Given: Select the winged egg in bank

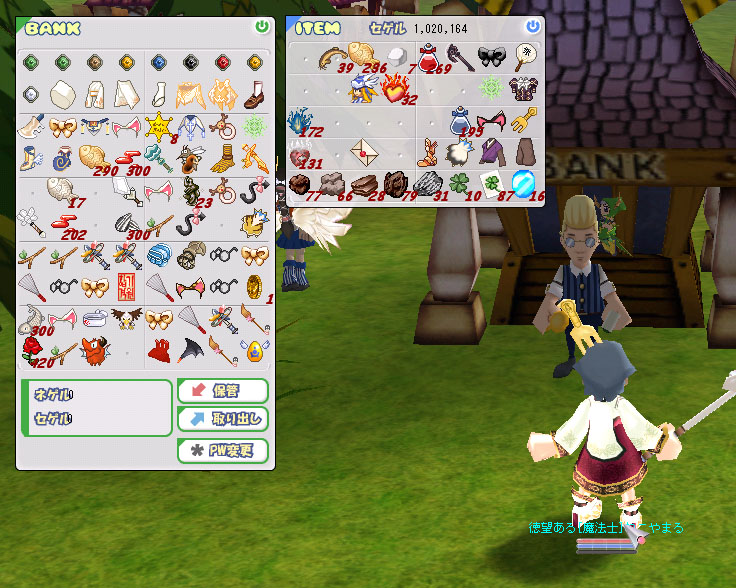Looking at the screenshot, I should point(253,349).
